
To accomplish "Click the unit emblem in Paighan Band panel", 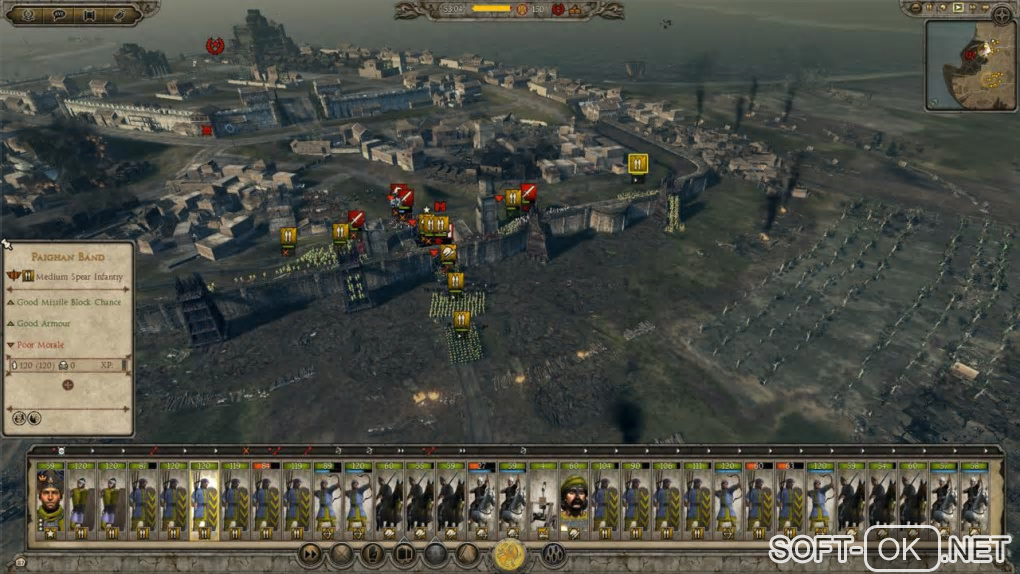I will click(68, 384).
